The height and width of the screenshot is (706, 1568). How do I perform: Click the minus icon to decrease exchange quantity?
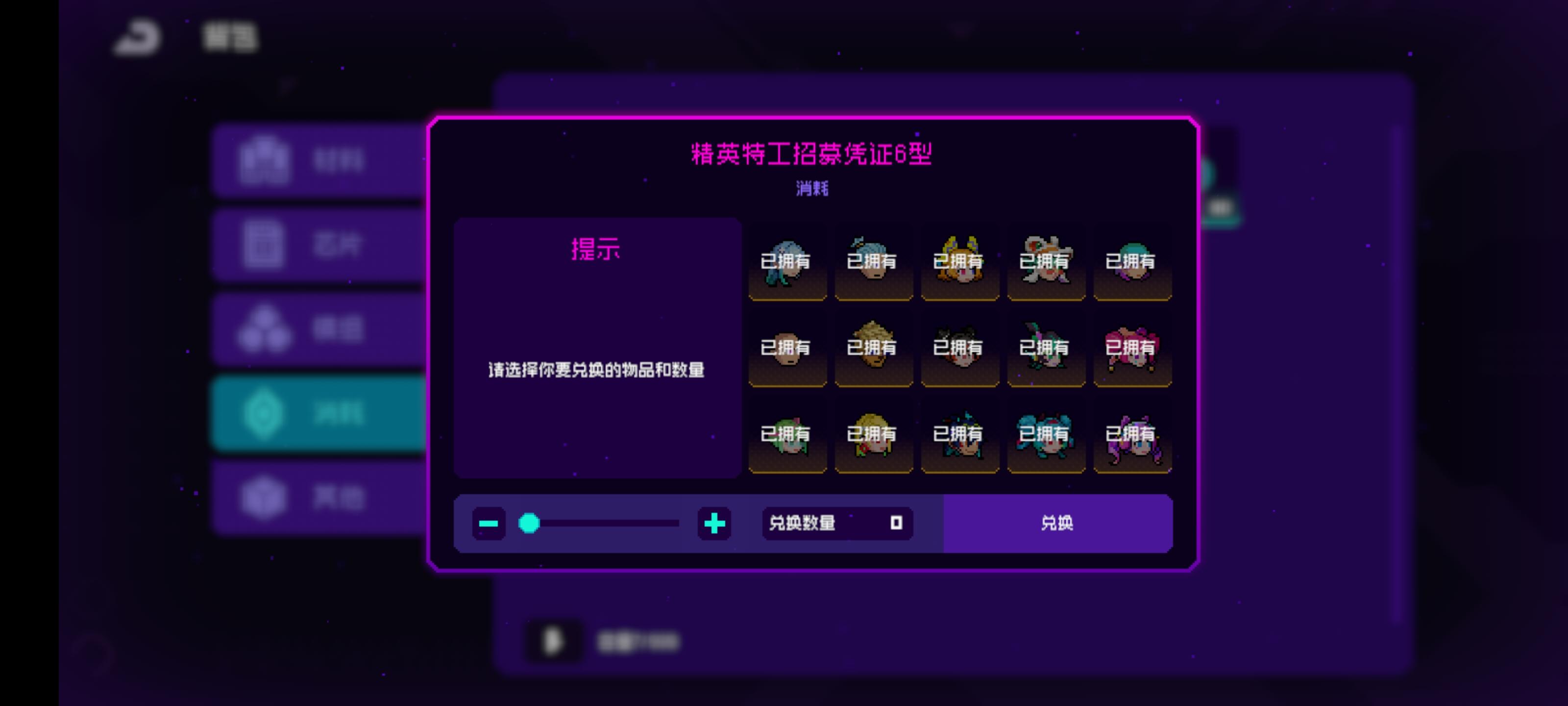point(489,523)
